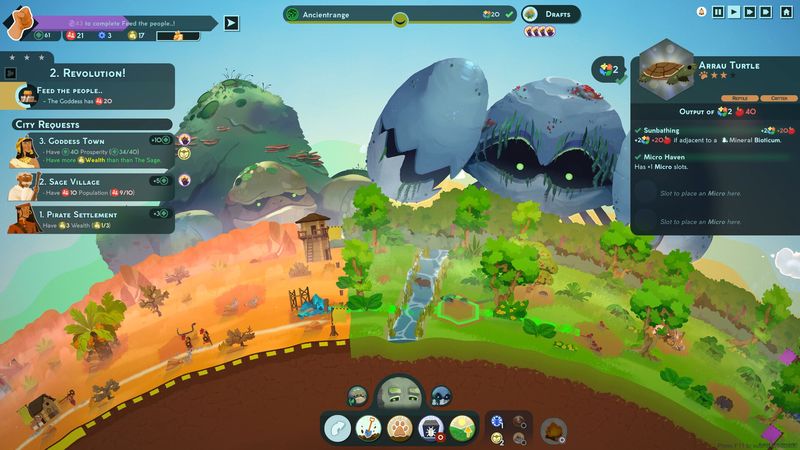Image resolution: width=800 pixels, height=450 pixels.
Task: Activate the bug box micro ability
Action: click(x=431, y=427)
